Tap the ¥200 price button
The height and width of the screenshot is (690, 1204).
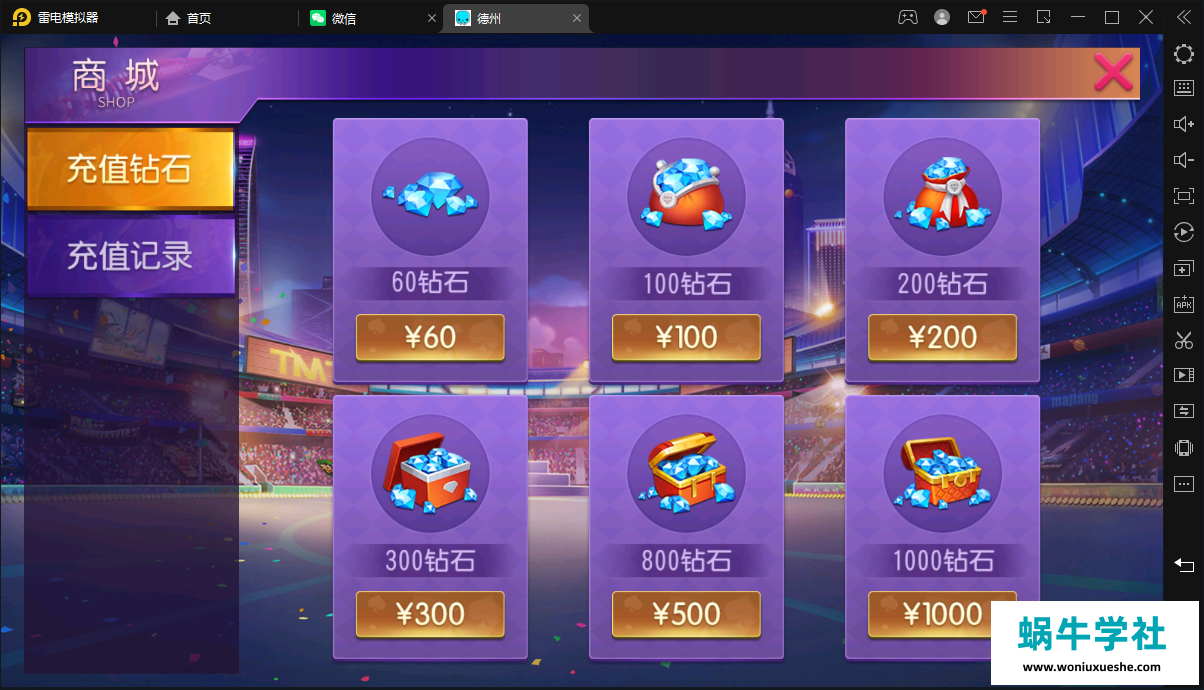tap(942, 338)
